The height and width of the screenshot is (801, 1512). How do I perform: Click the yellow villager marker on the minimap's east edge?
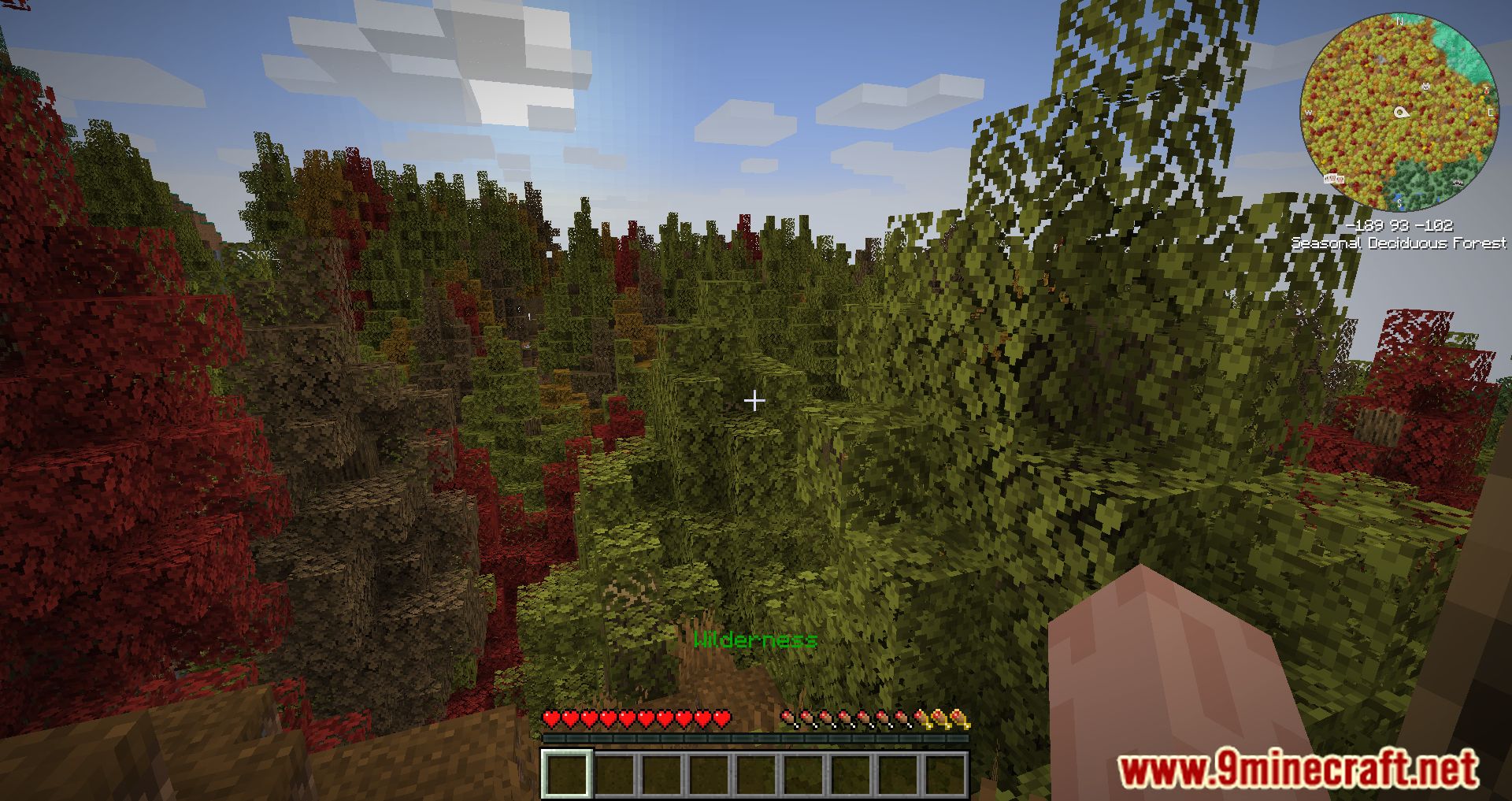[x=1486, y=91]
